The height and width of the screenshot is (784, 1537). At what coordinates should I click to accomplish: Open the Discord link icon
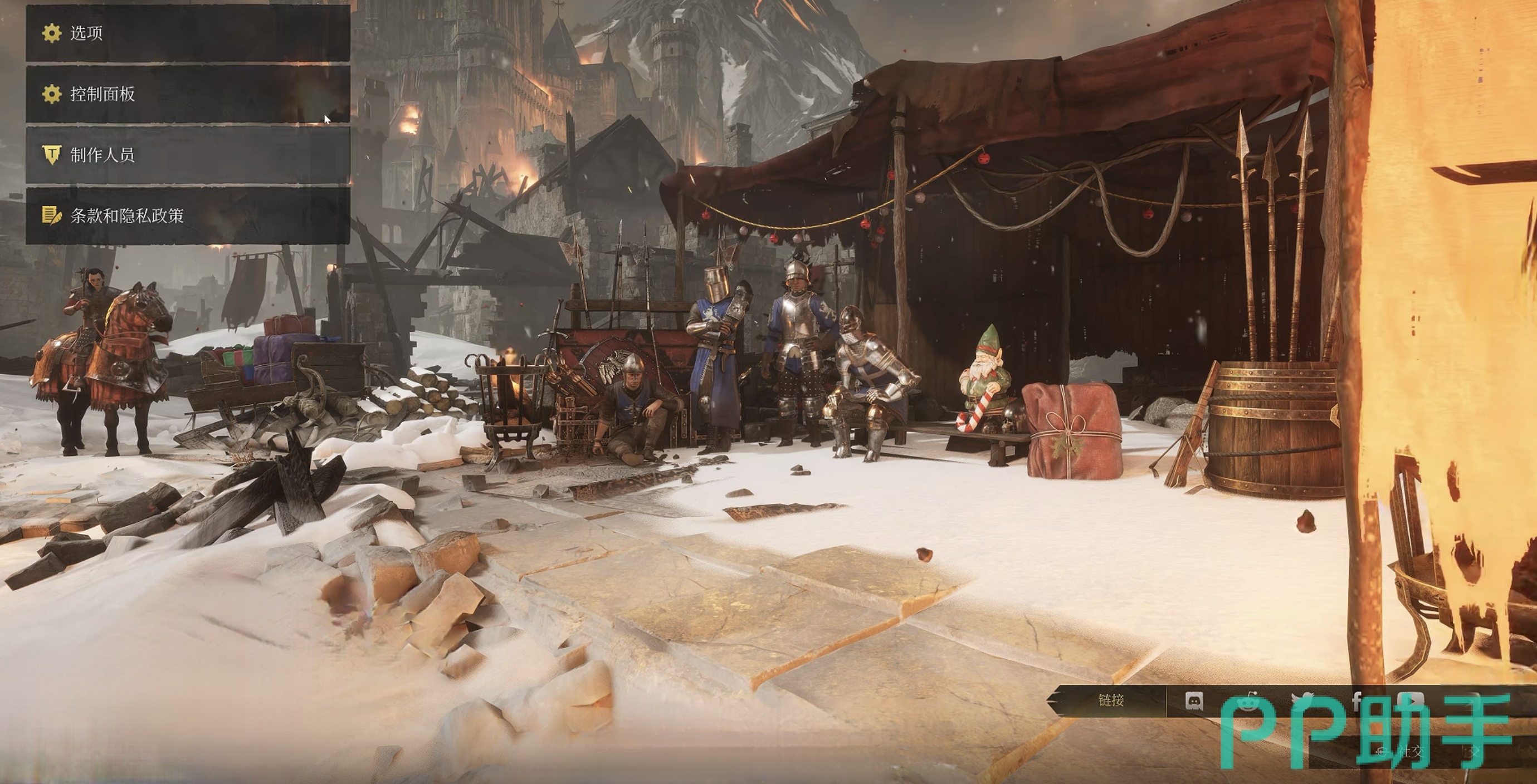pyautogui.click(x=1193, y=701)
